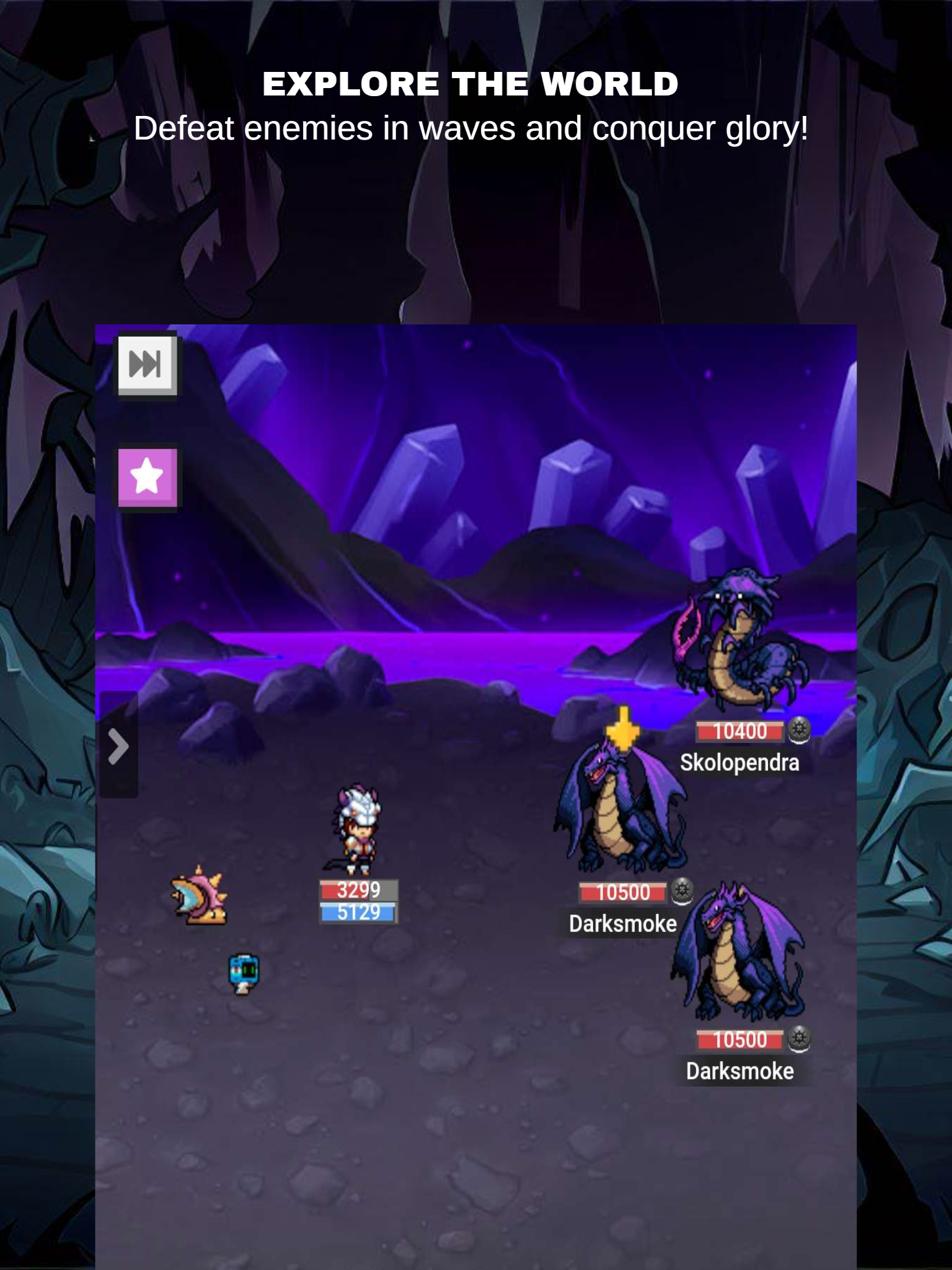Click Skolopendra's red health bar showing 10400
Image resolution: width=952 pixels, height=1270 pixels.
[739, 731]
